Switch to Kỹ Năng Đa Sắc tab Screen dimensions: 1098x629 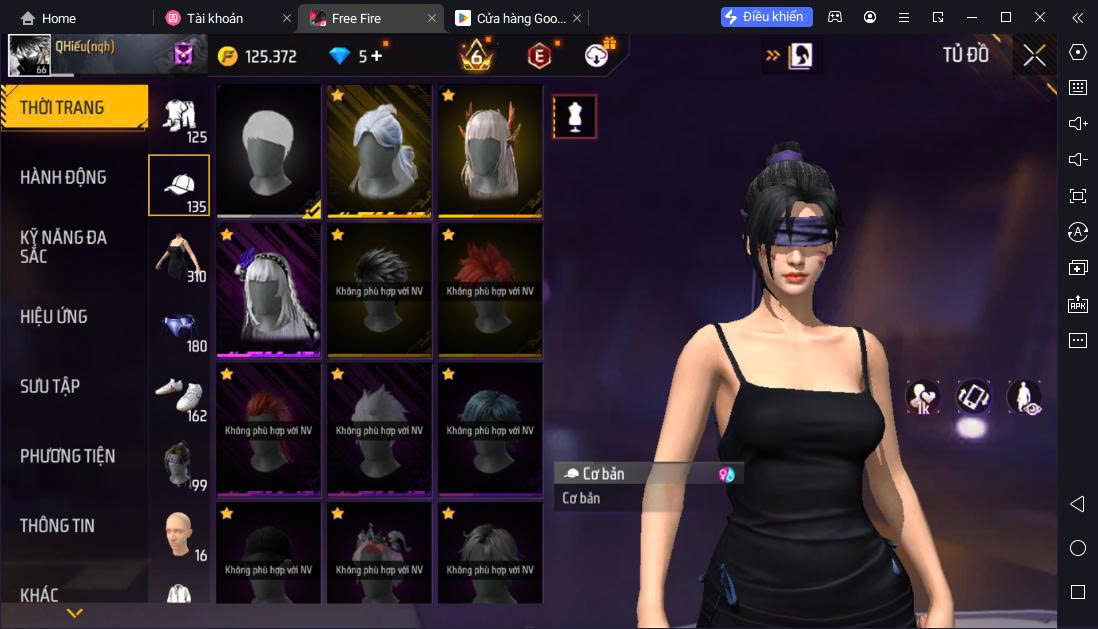tap(63, 246)
